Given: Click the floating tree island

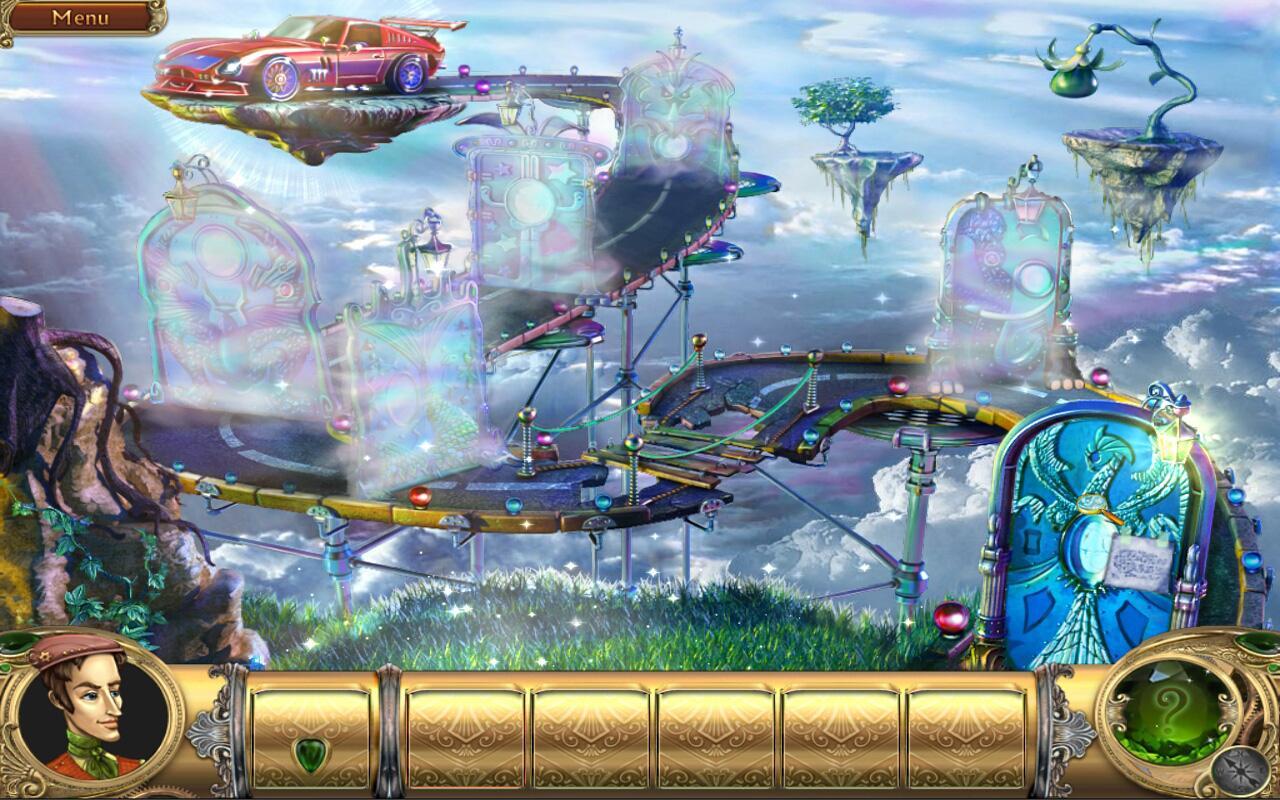Looking at the screenshot, I should (850, 130).
